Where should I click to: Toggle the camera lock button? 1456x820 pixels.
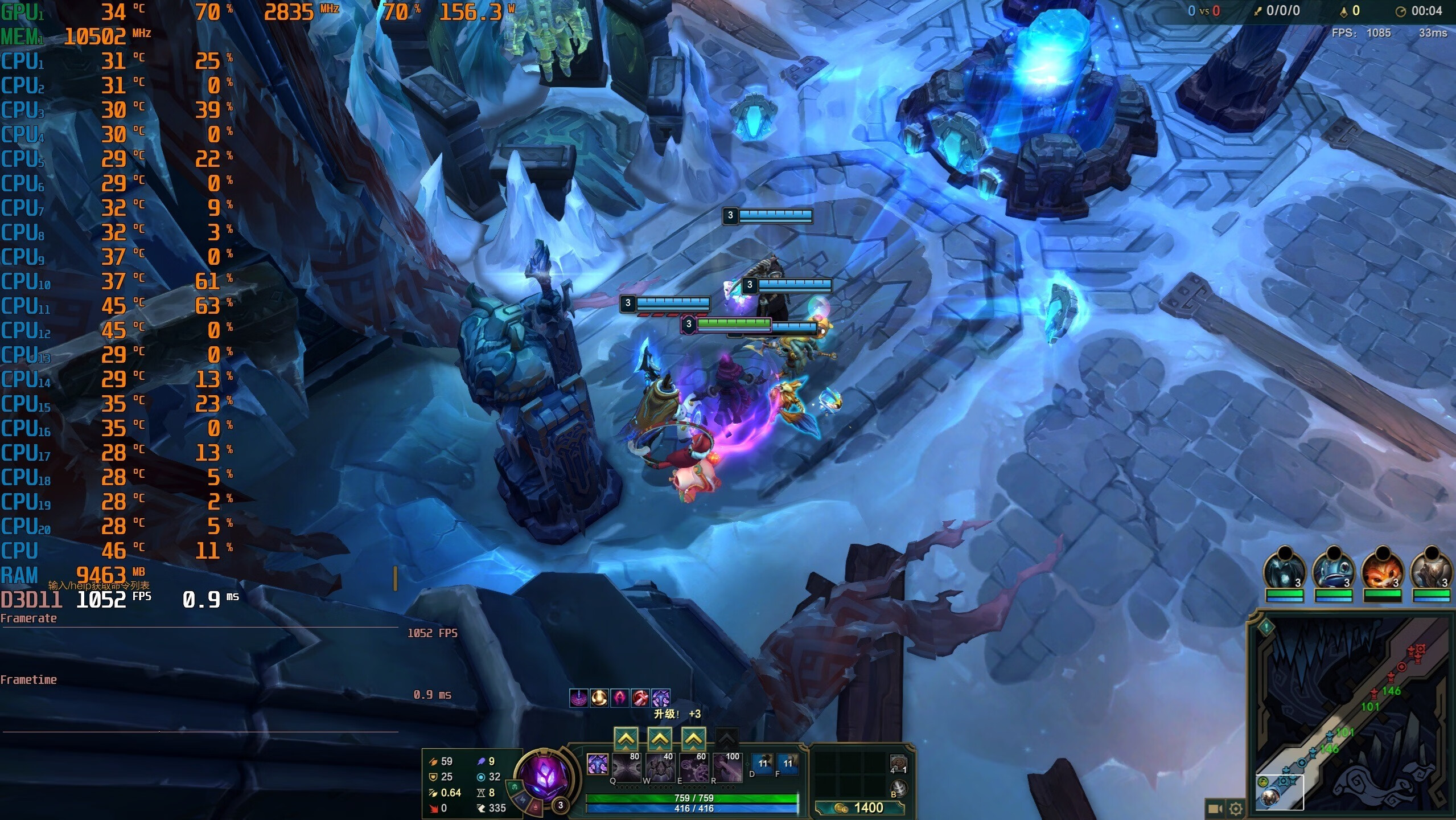click(1215, 808)
